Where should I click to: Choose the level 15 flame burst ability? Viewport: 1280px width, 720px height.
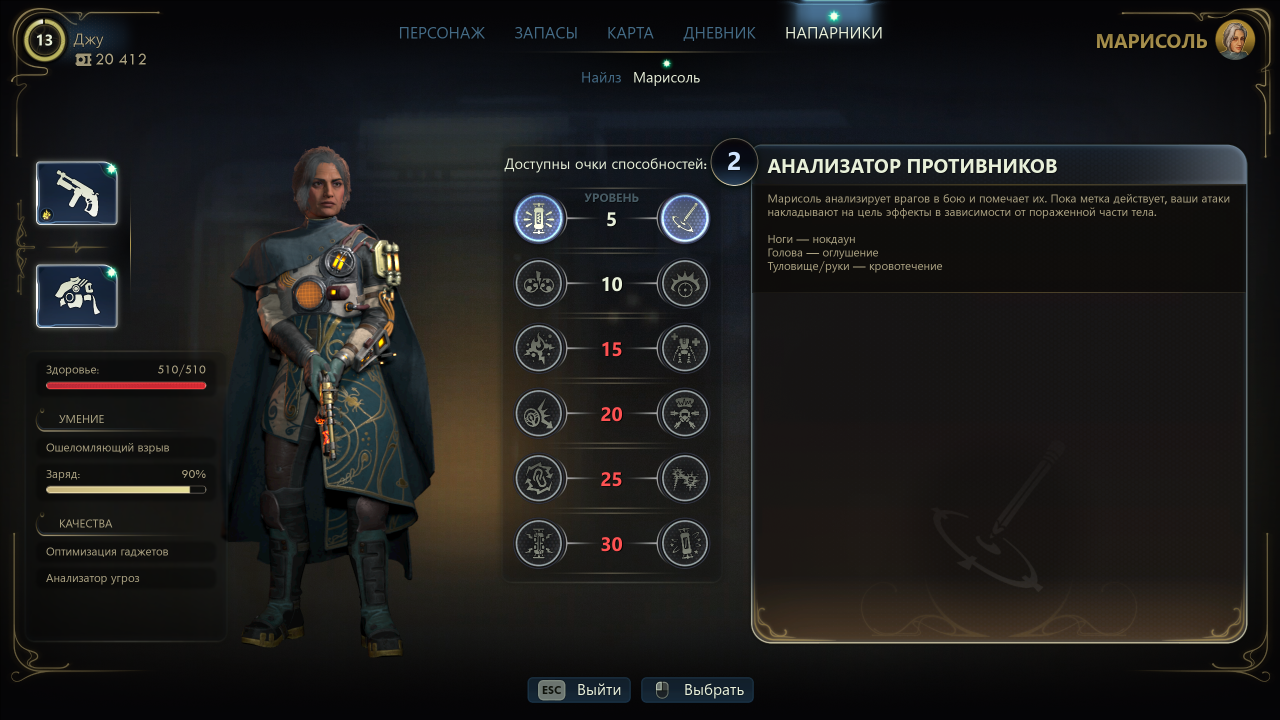(x=539, y=349)
